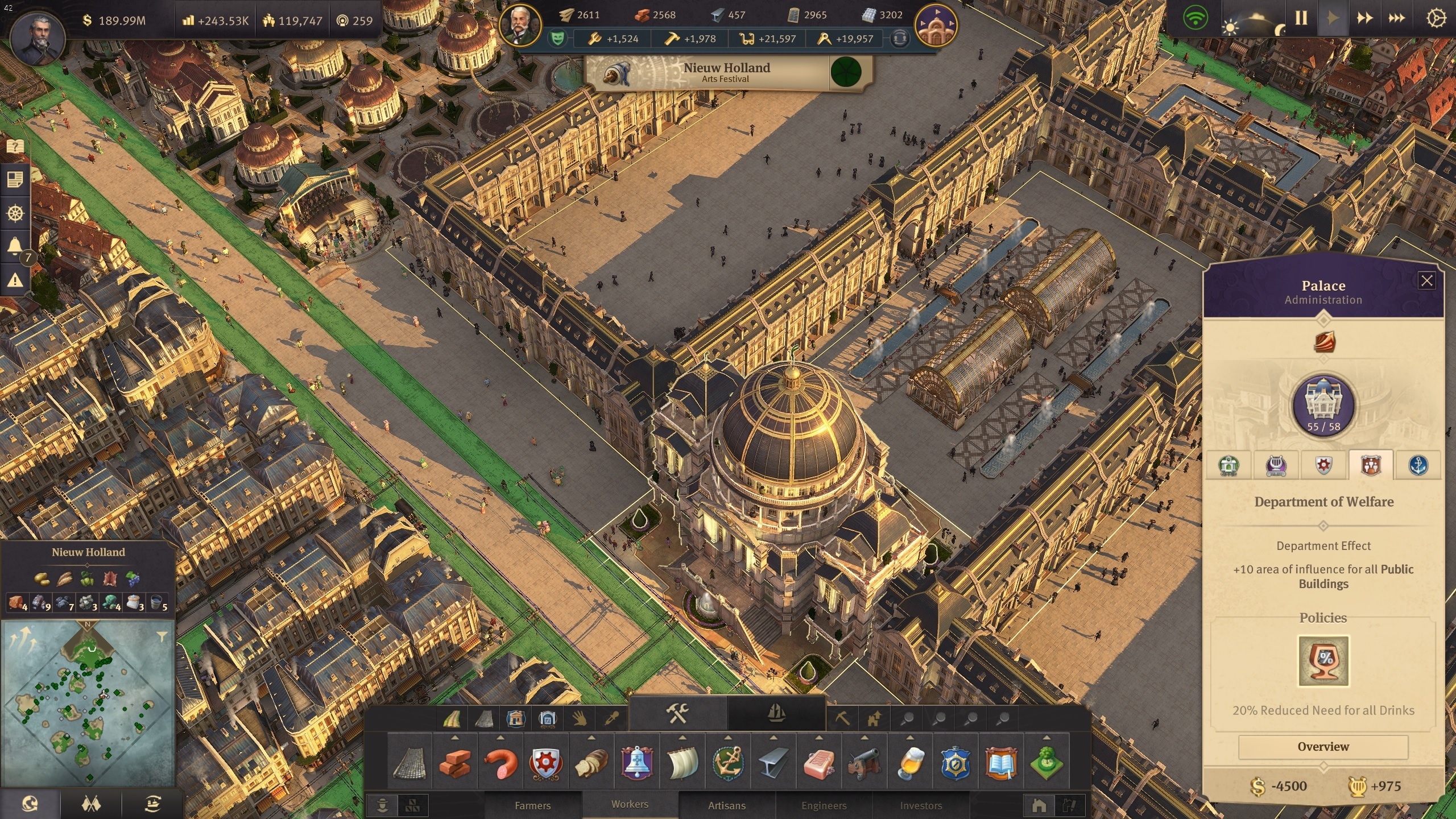Open the Palace Overview button
This screenshot has height=819, width=1456.
(1323, 747)
